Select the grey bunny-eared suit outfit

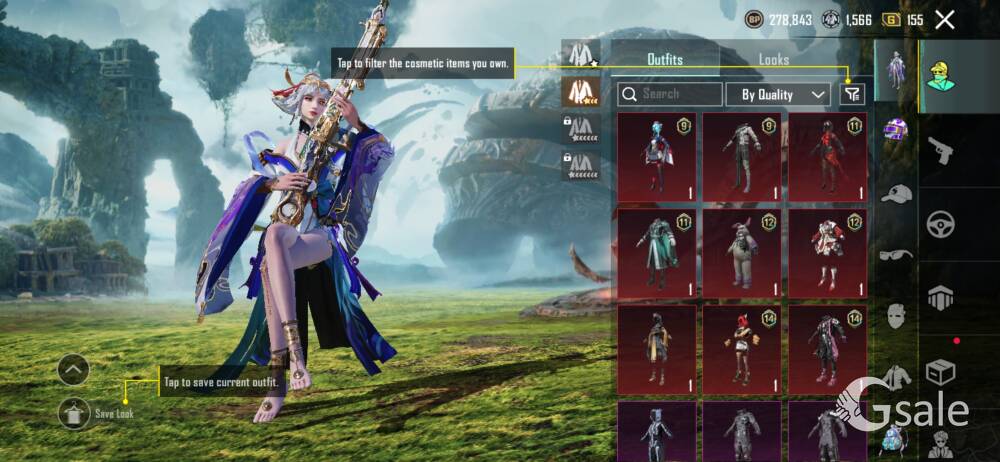(x=741, y=251)
